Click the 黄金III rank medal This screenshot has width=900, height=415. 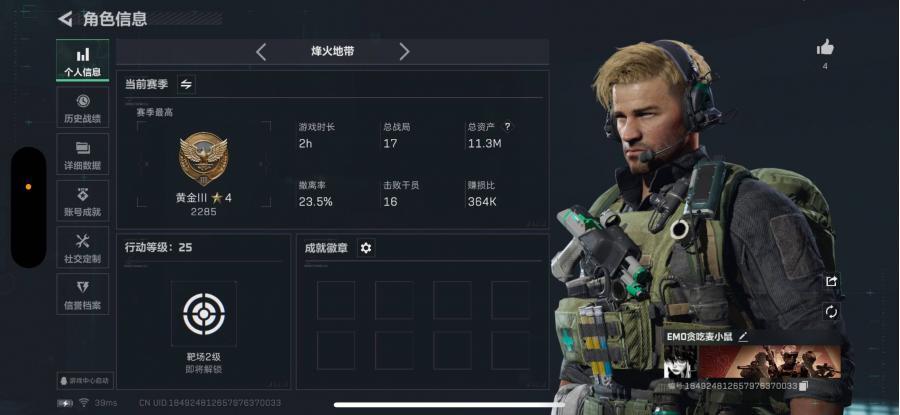[x=203, y=159]
